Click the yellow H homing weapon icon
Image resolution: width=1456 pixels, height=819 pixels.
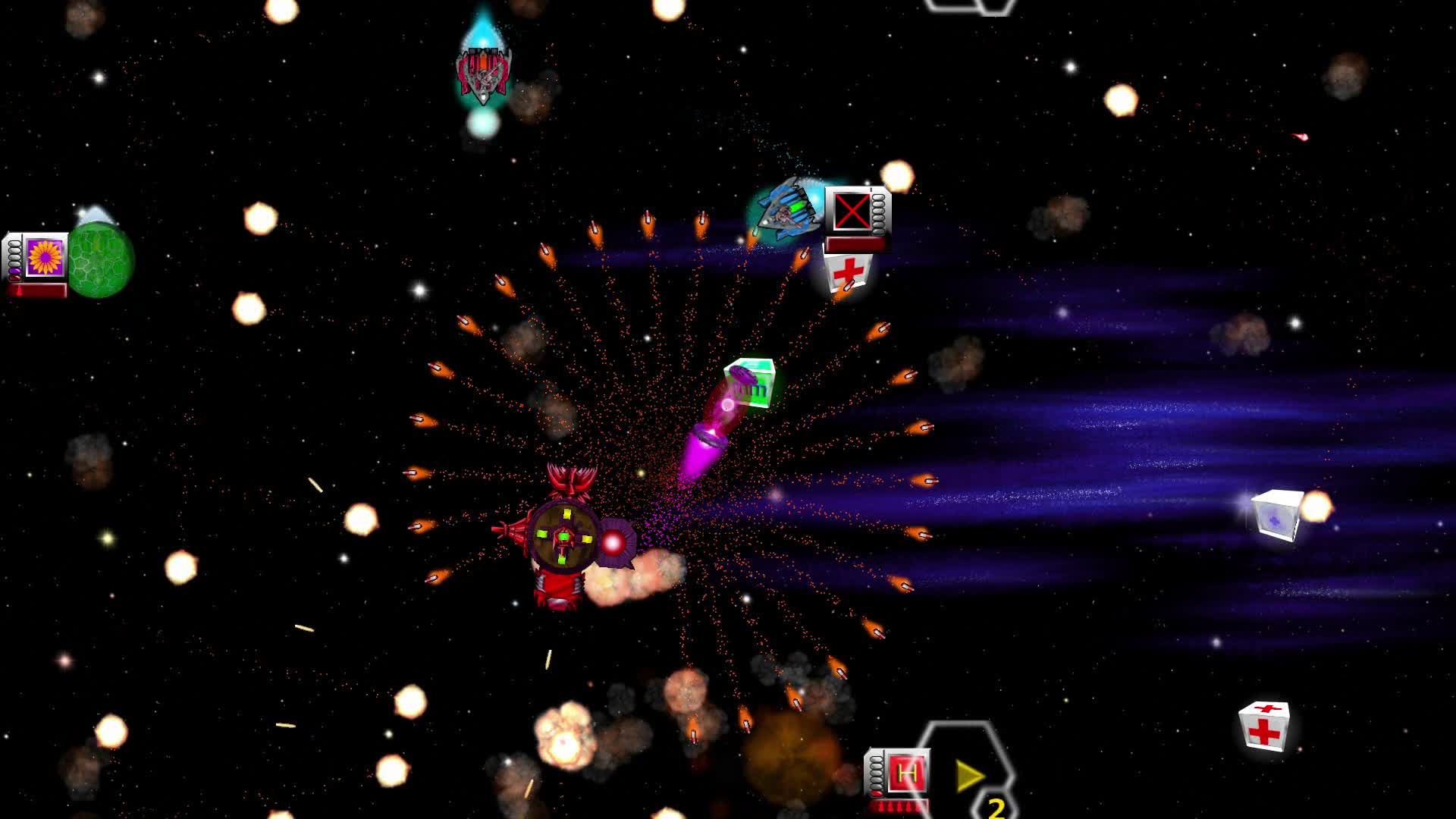[x=905, y=773]
